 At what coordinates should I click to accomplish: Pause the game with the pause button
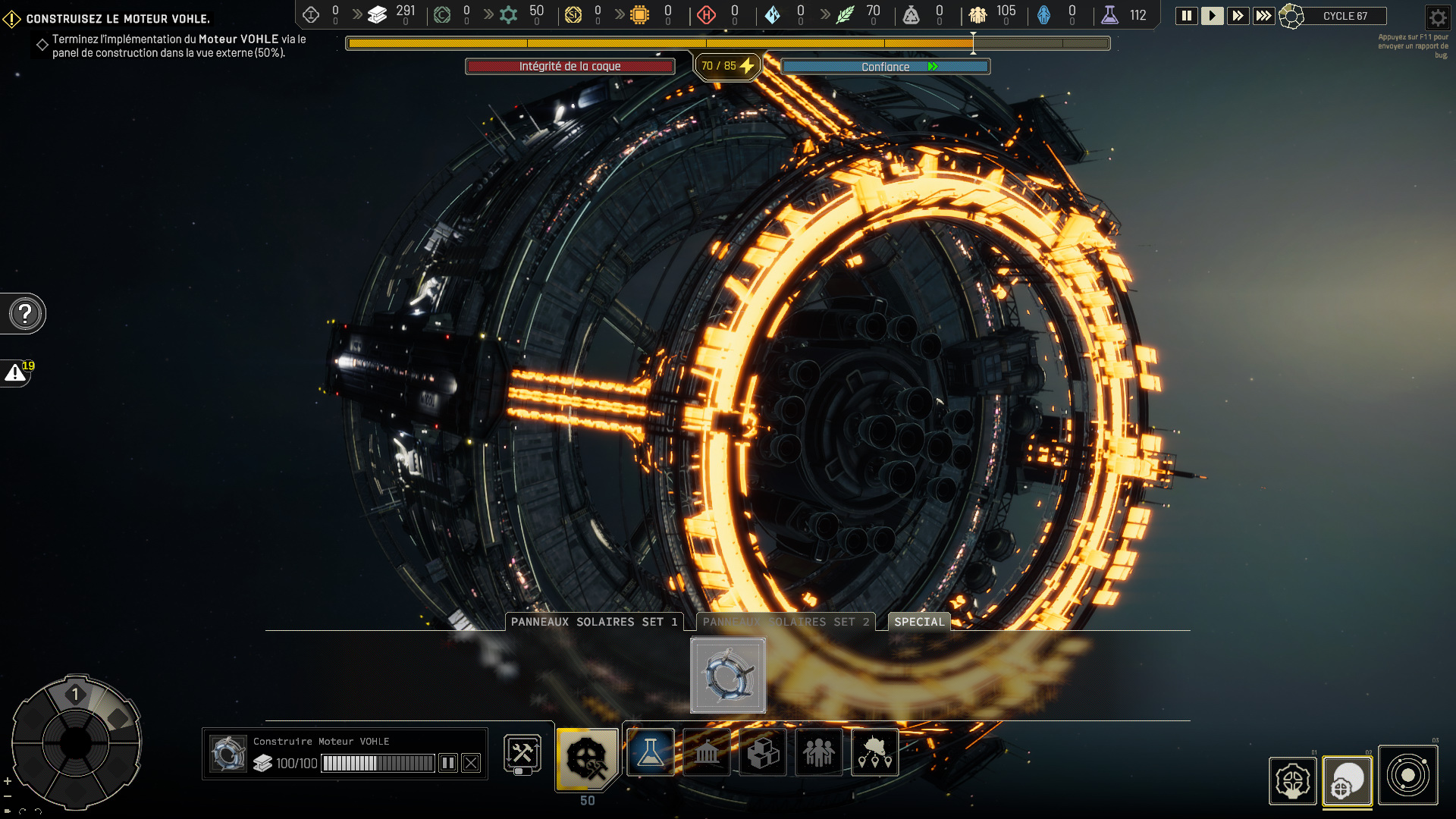(1187, 15)
